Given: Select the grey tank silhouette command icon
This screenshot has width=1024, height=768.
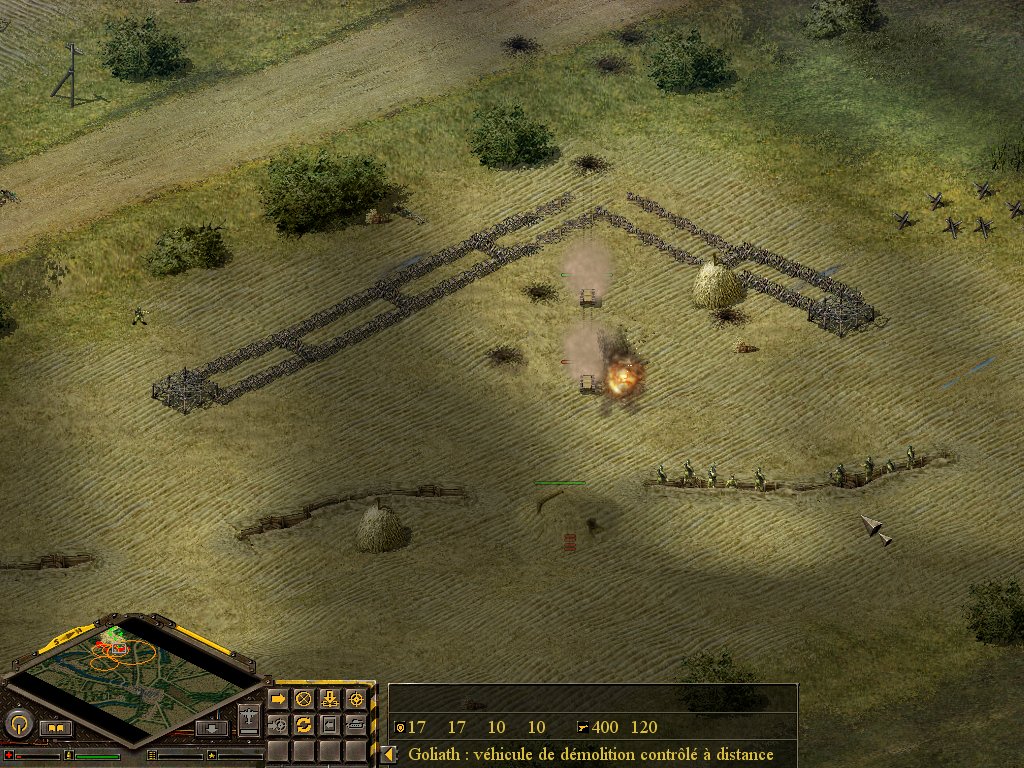Looking at the screenshot, I should pos(355,724).
